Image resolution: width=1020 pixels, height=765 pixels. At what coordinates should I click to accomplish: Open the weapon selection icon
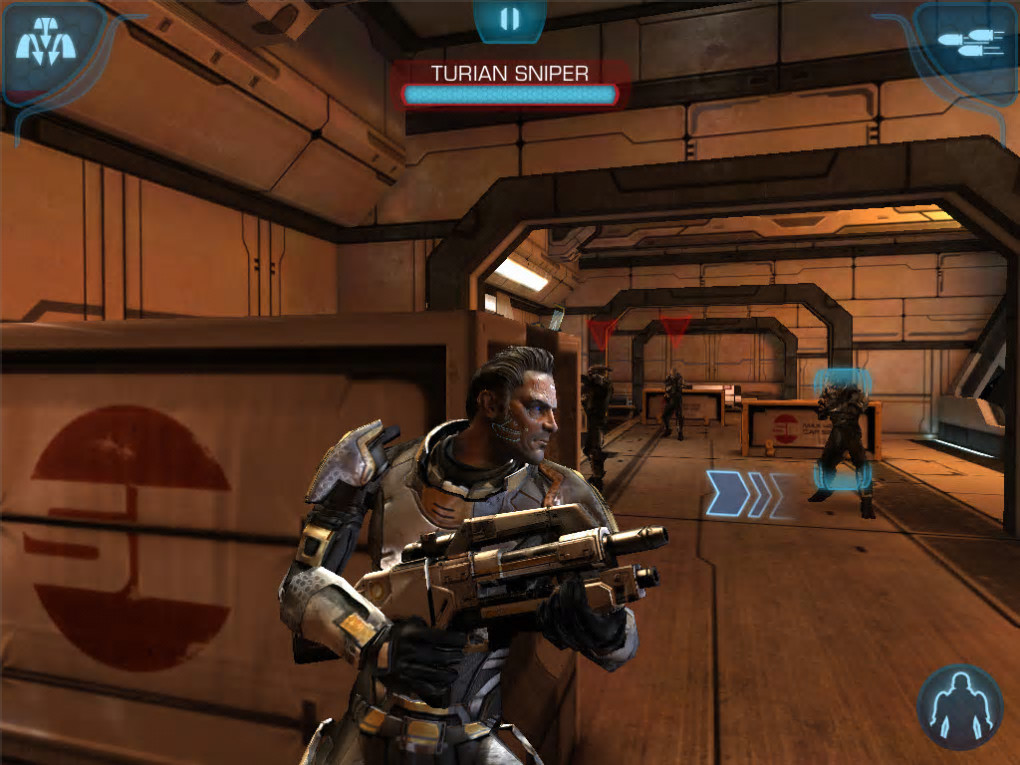point(965,42)
